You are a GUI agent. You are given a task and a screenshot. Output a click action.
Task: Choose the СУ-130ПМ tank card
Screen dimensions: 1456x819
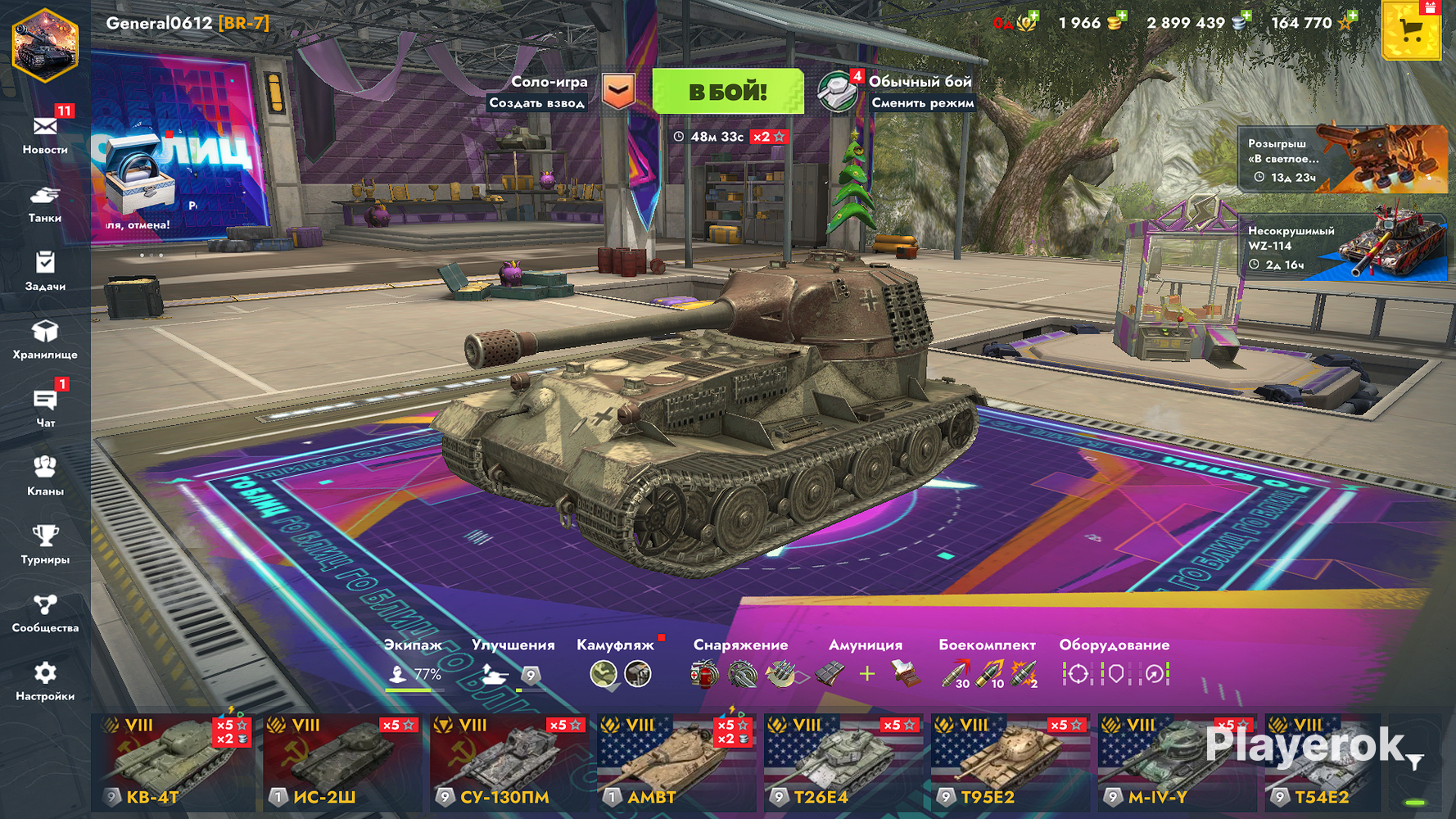[x=508, y=762]
